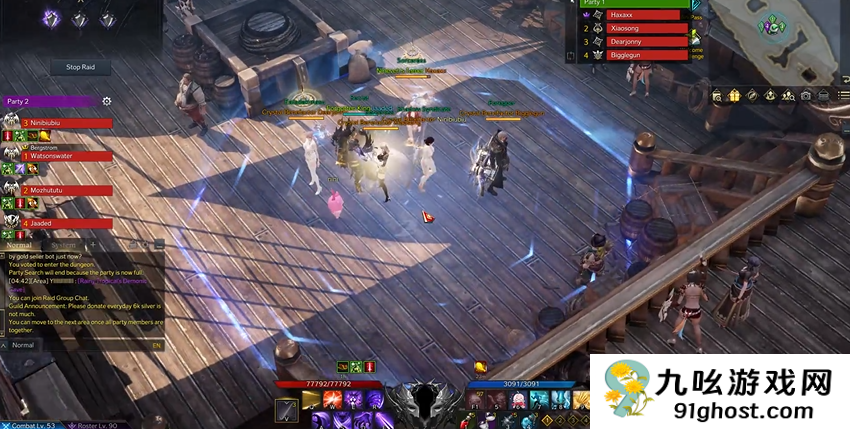
Task: Add a new chat tab with plus button
Action: [x=91, y=245]
